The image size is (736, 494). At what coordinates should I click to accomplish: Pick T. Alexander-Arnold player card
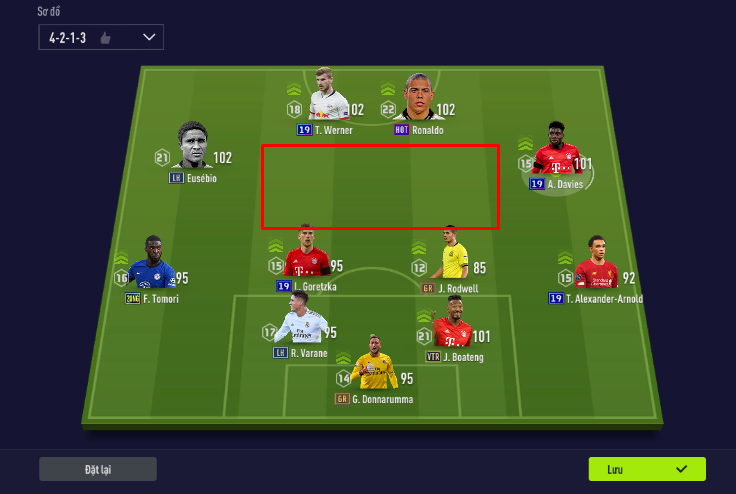coord(597,265)
